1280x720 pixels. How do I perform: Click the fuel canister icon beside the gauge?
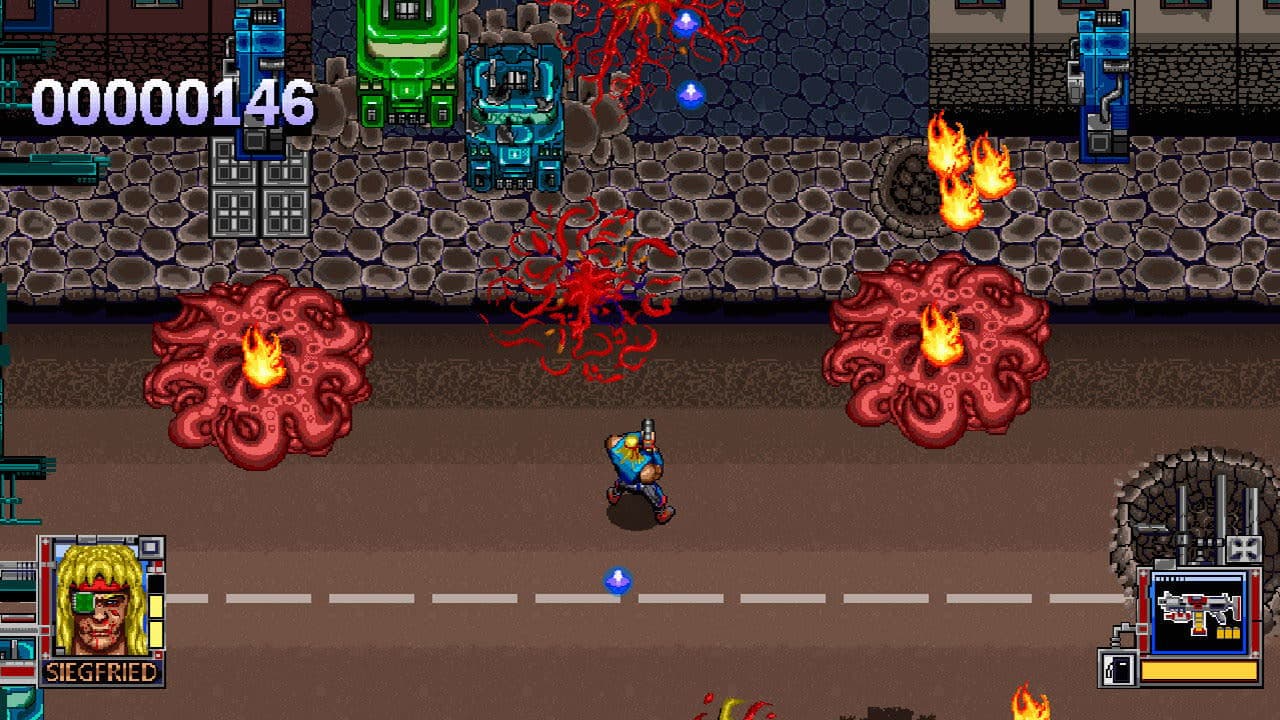coord(1118,667)
